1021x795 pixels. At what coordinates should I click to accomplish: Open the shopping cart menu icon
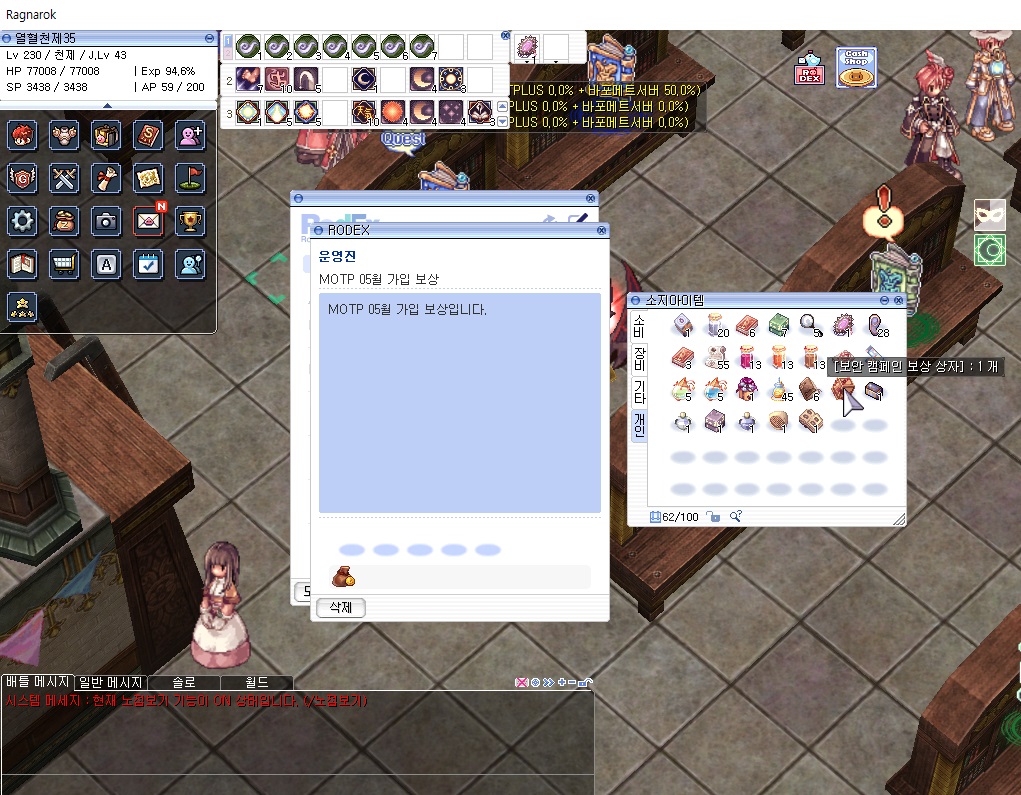point(64,264)
